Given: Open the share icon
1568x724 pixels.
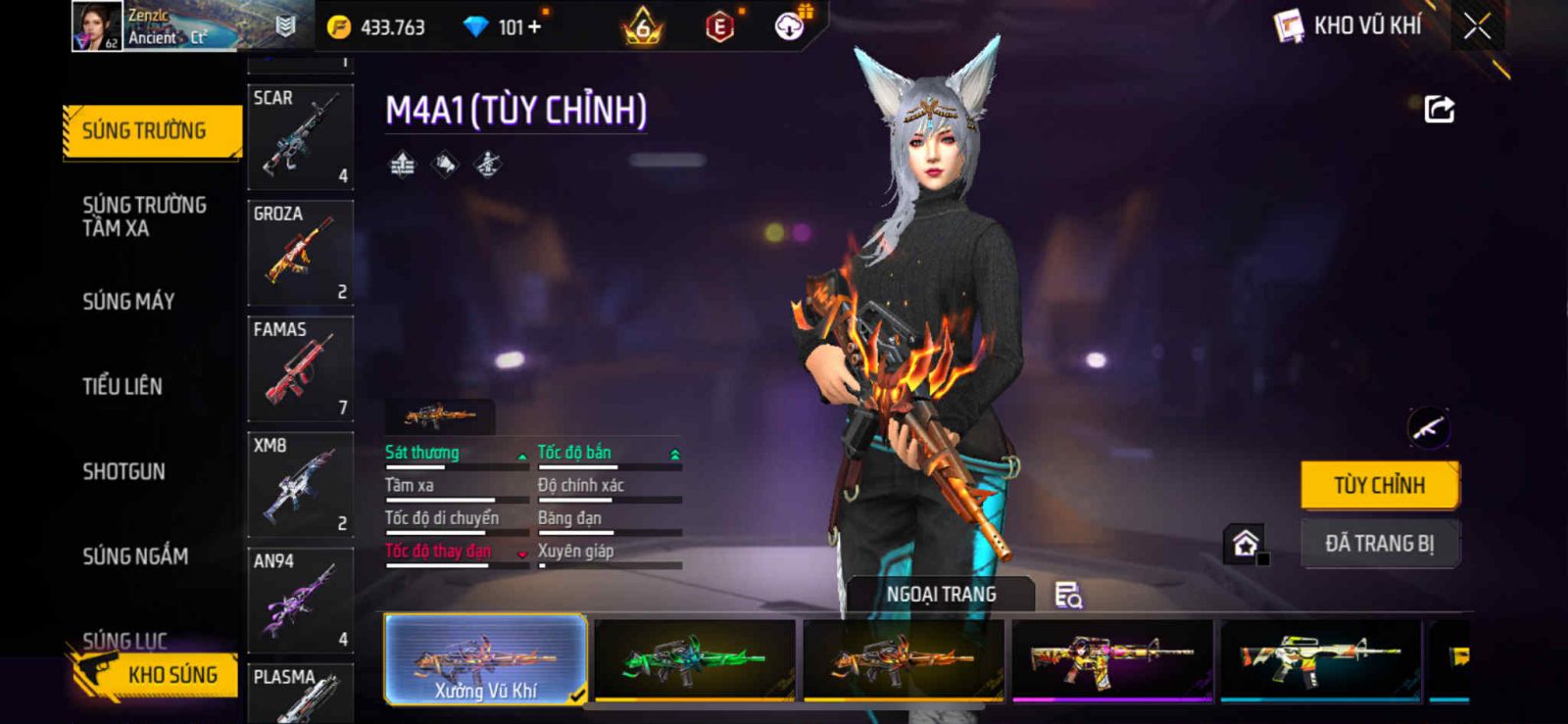Looking at the screenshot, I should [x=1439, y=109].
